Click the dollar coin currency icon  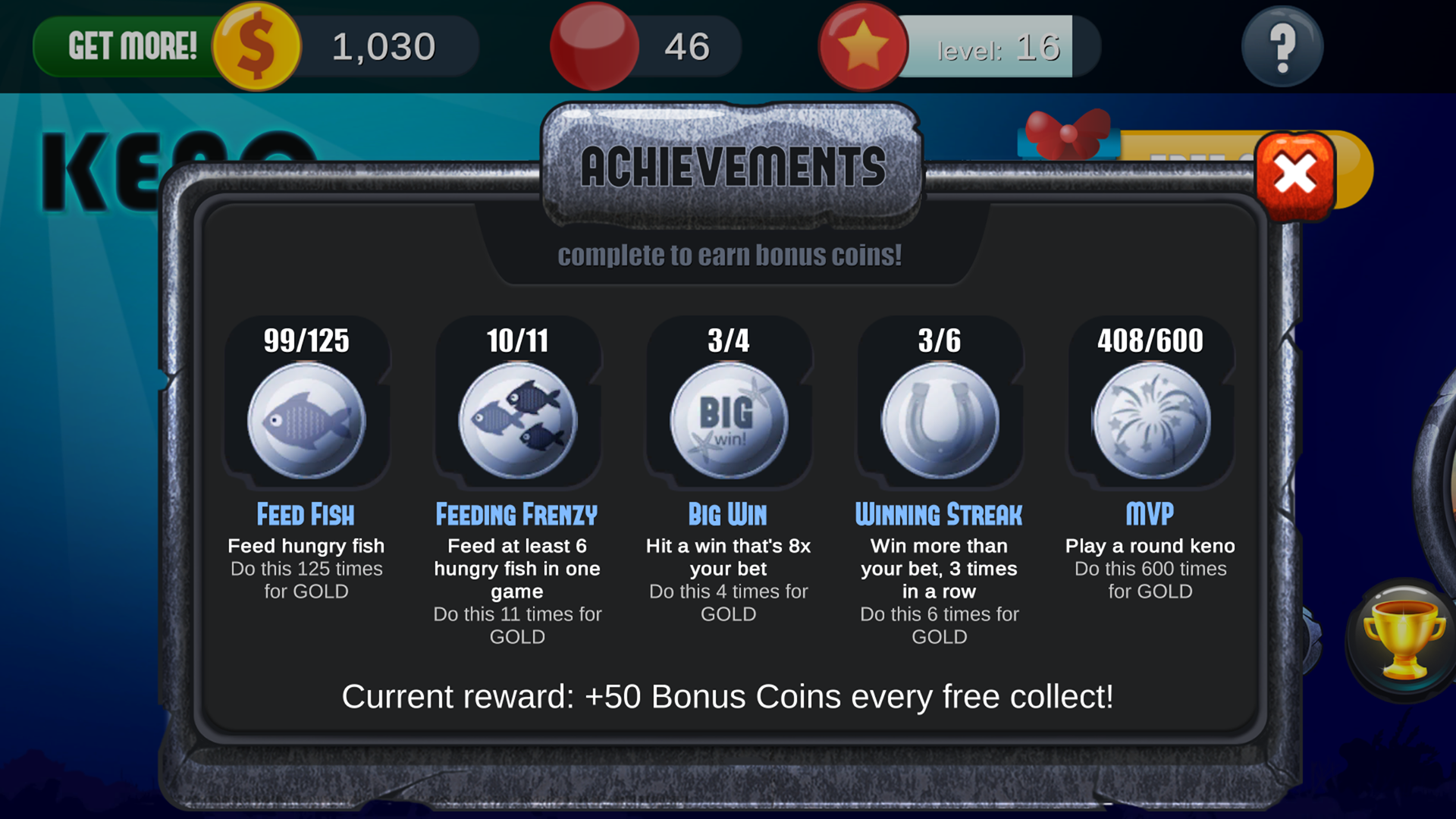point(256,45)
